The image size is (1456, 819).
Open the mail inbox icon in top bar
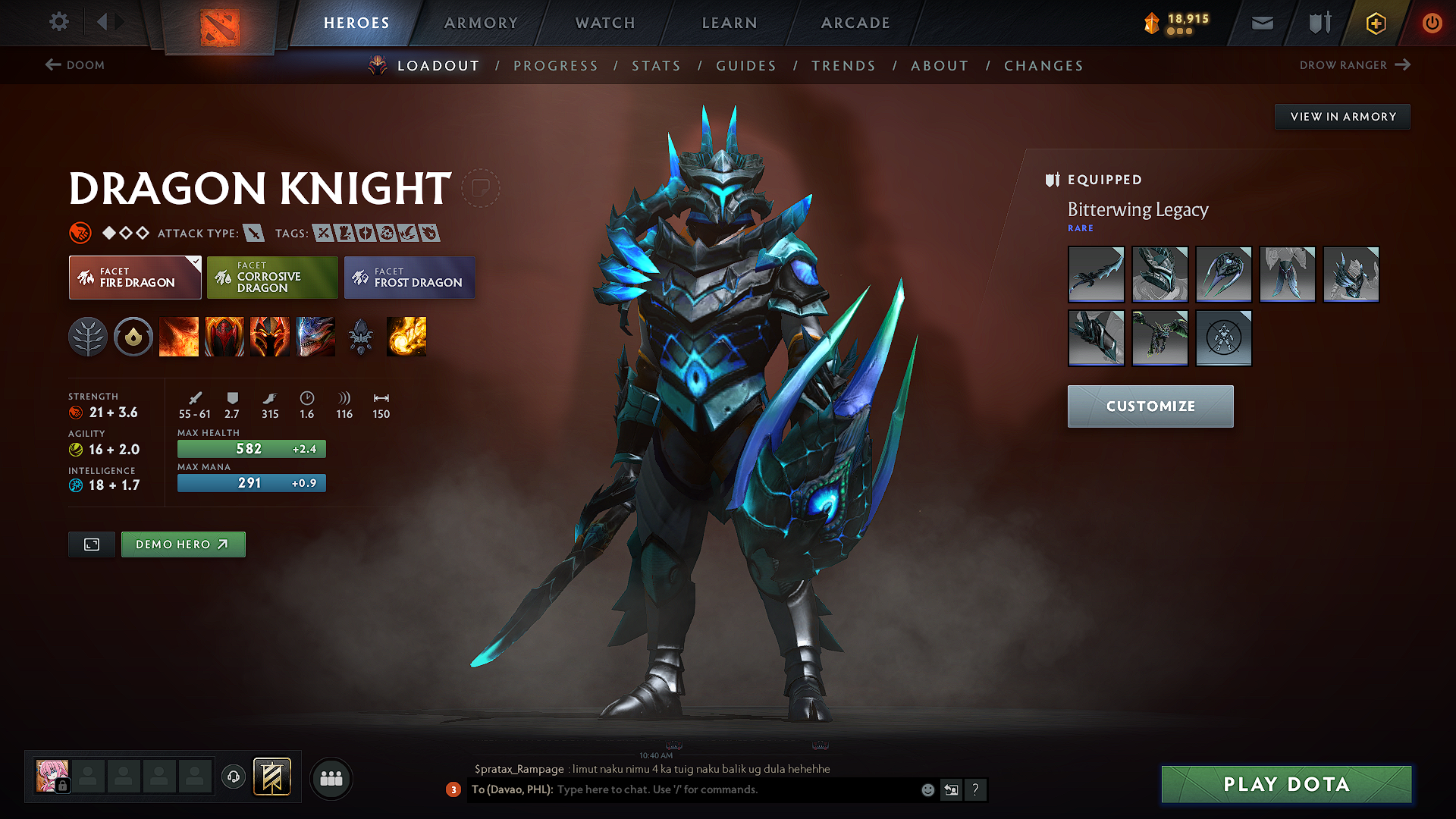1262,23
